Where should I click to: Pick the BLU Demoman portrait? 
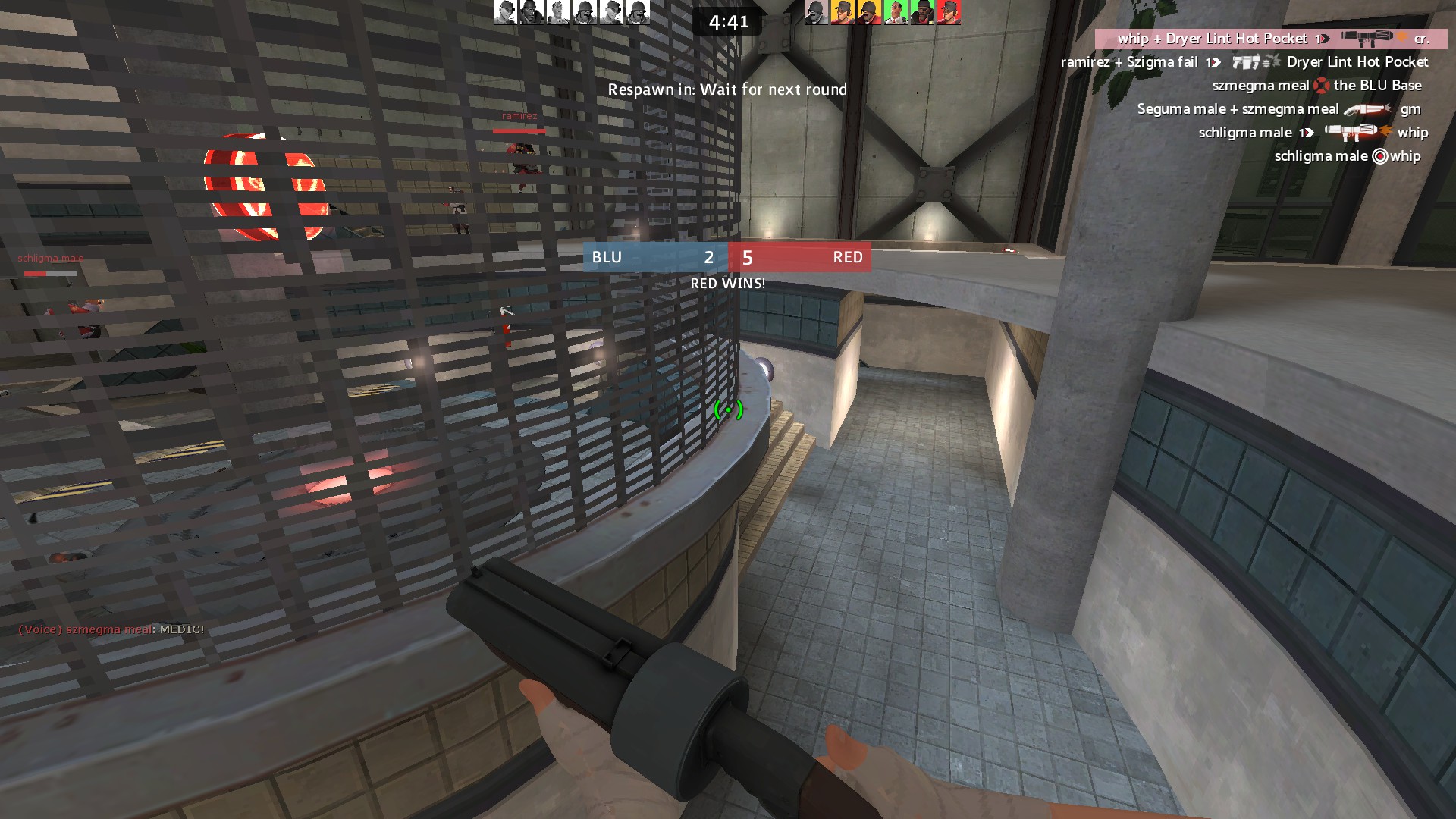click(x=532, y=12)
